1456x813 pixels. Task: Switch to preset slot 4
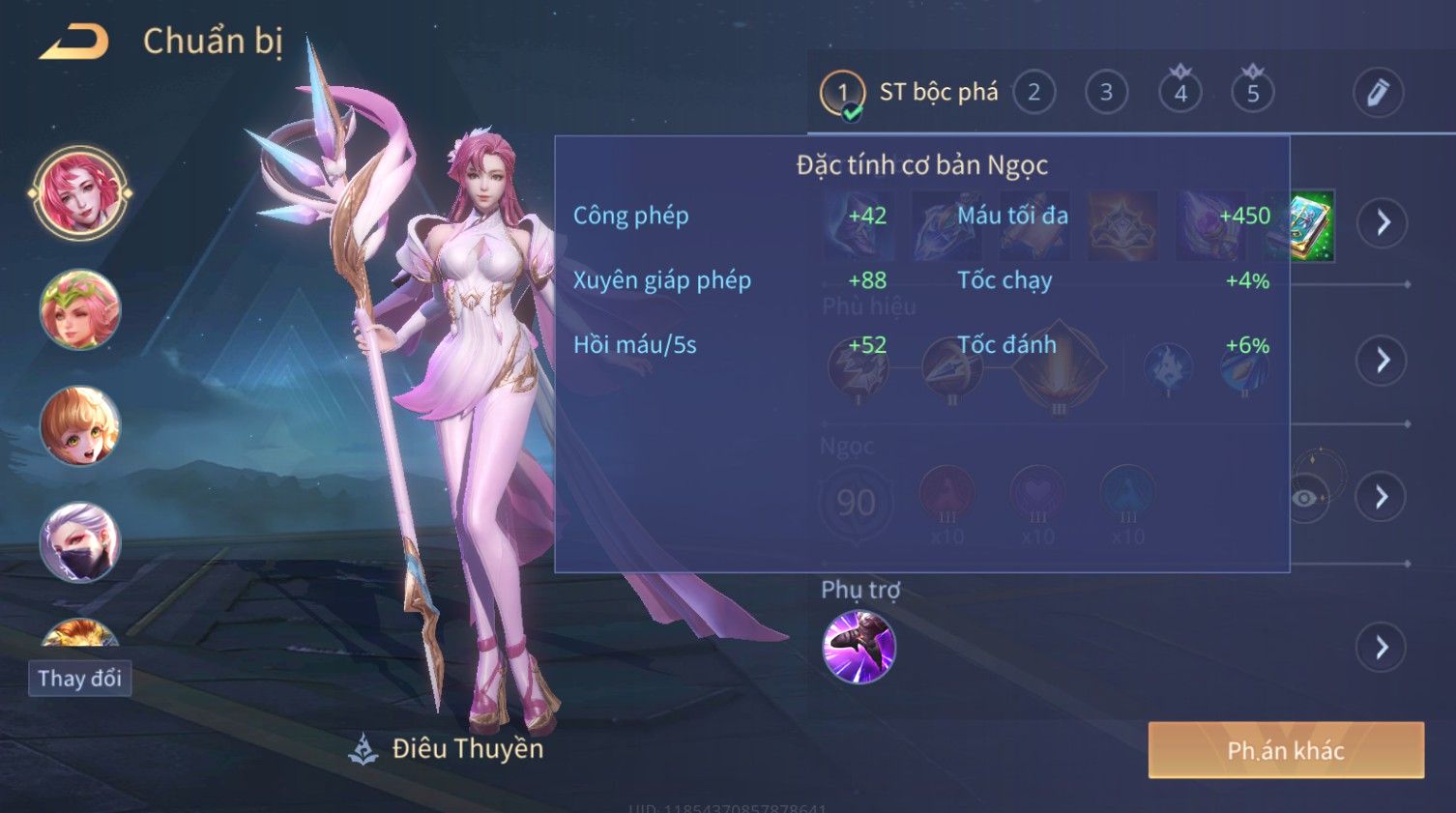click(x=1180, y=93)
